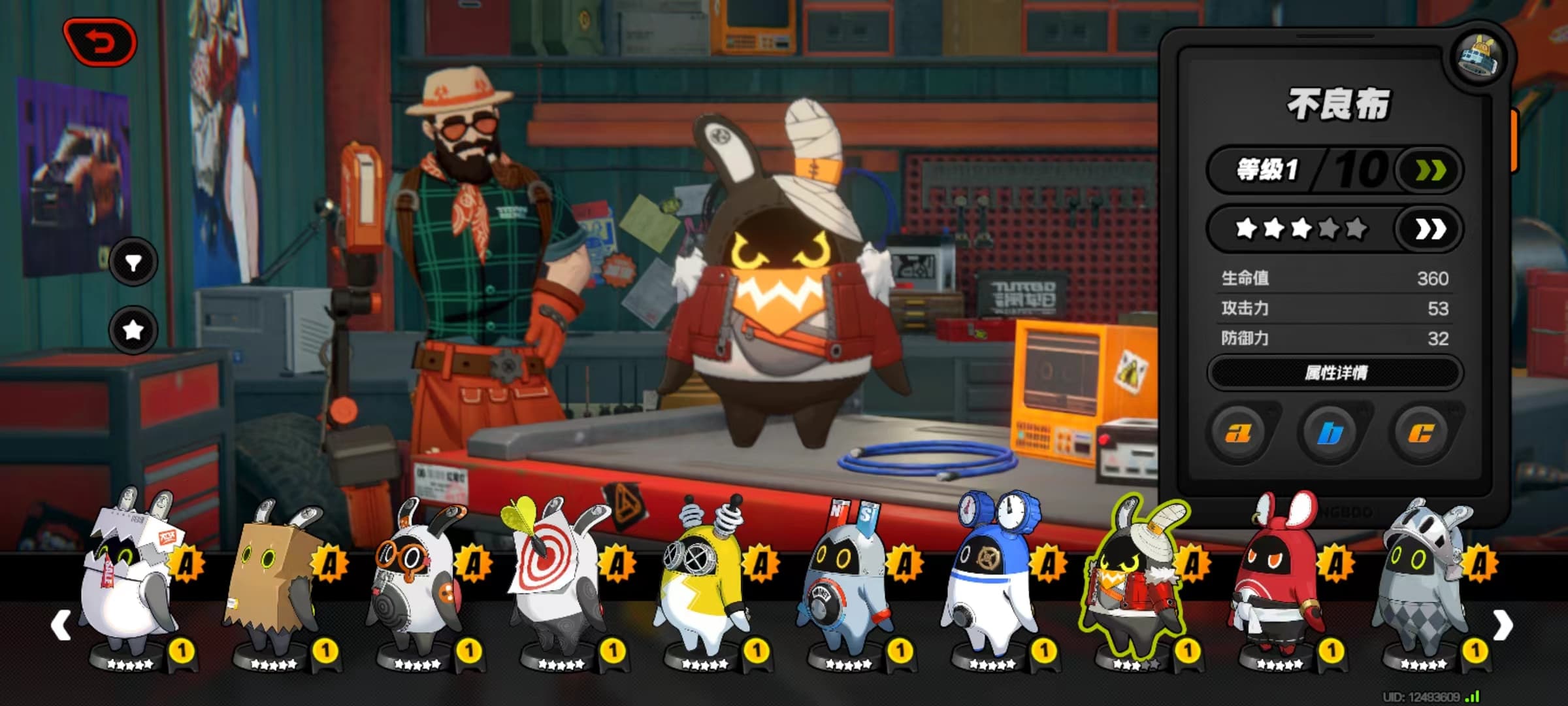Select the orange 'a' skill icon
This screenshot has height=706, width=1568.
pyautogui.click(x=1238, y=432)
